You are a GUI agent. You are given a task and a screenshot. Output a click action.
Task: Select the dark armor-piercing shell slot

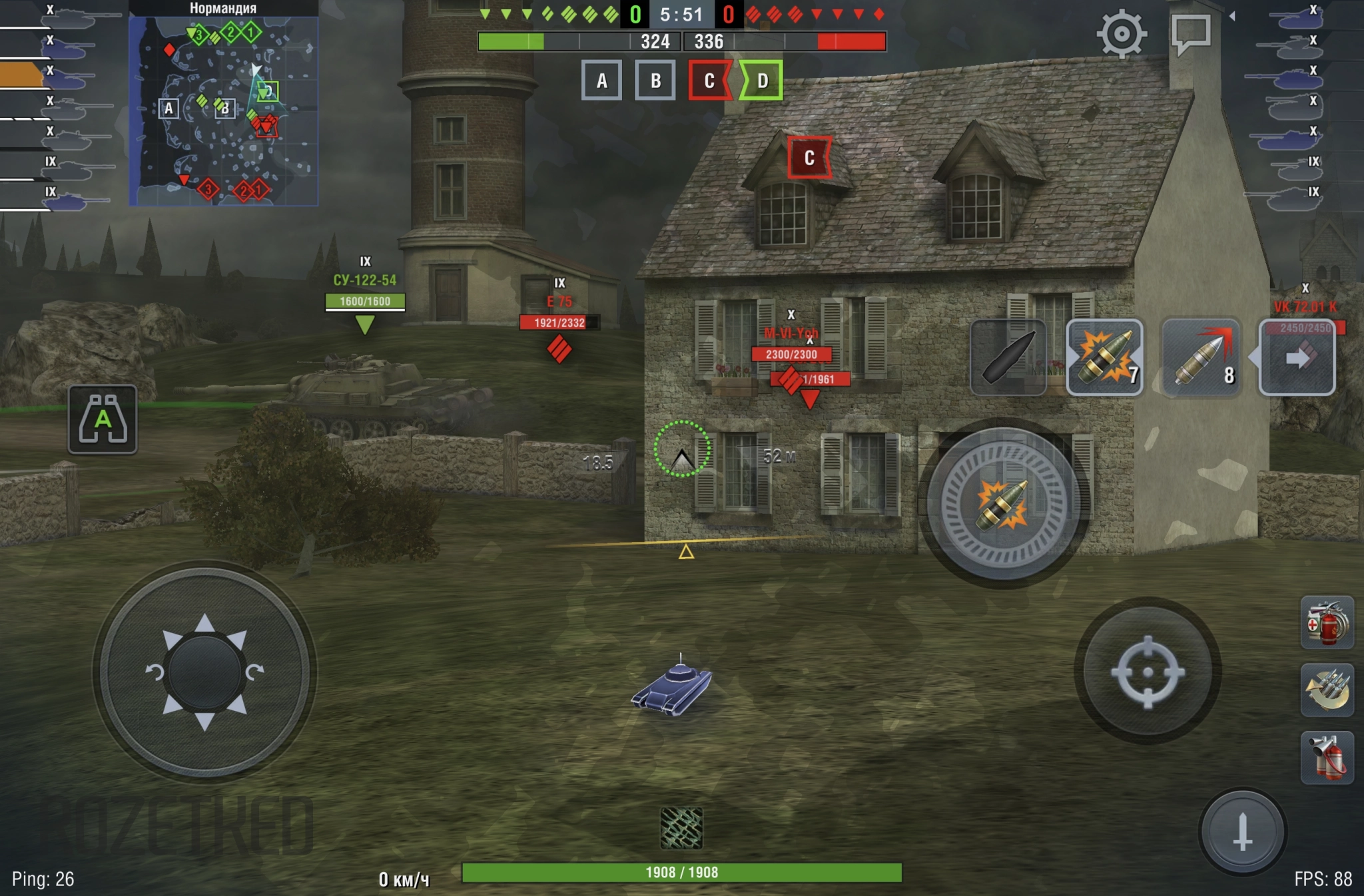1008,357
